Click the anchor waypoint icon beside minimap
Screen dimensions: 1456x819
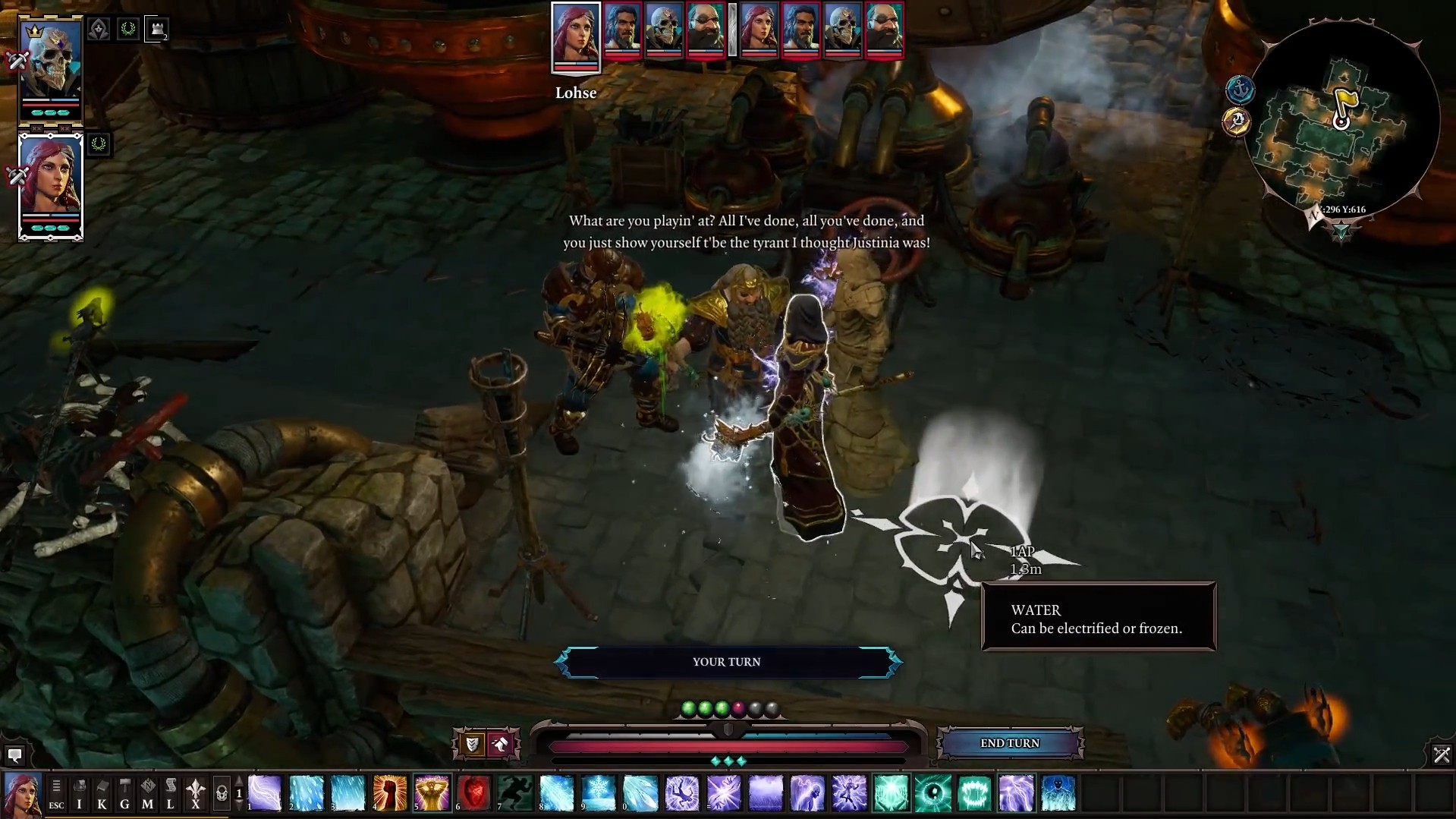(1240, 90)
